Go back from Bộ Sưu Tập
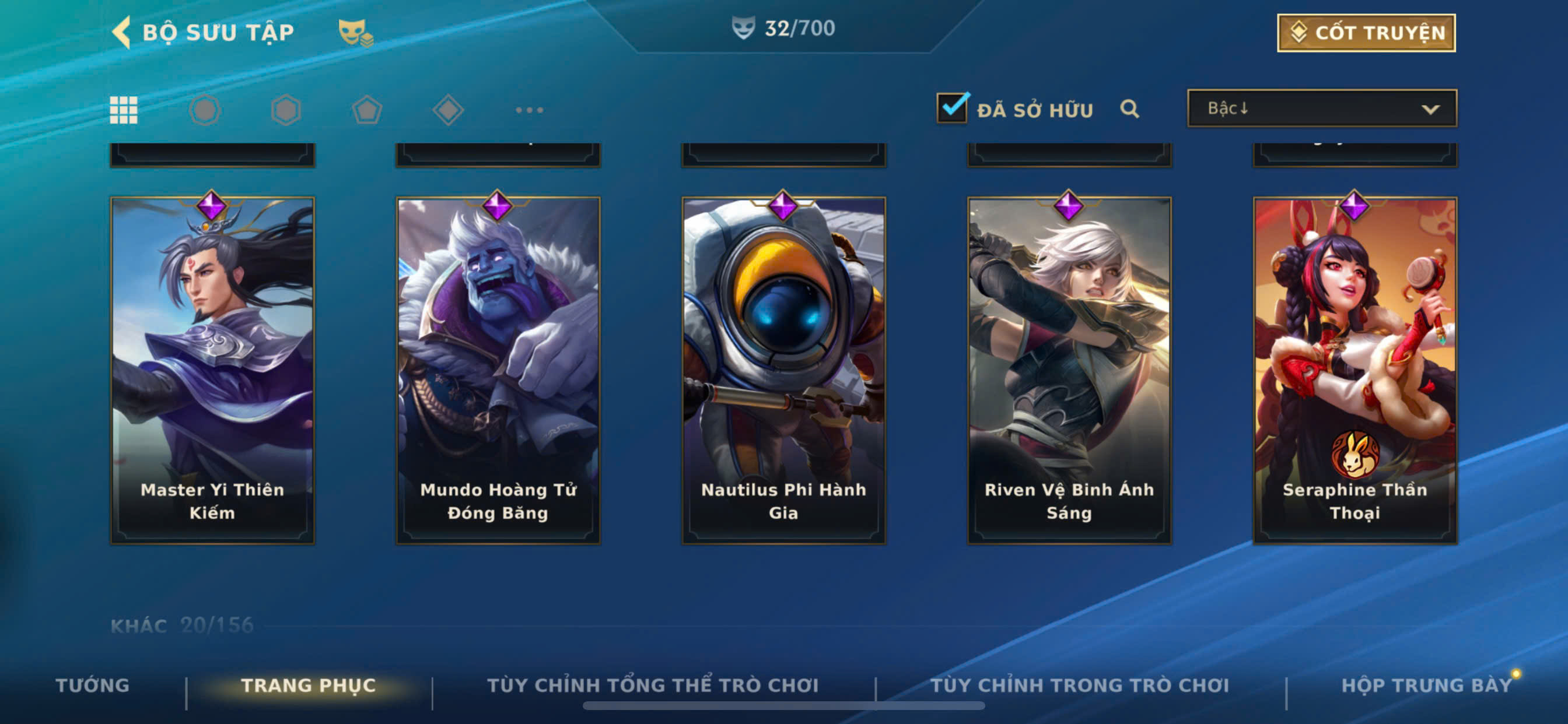The width and height of the screenshot is (1568, 724). (122, 31)
